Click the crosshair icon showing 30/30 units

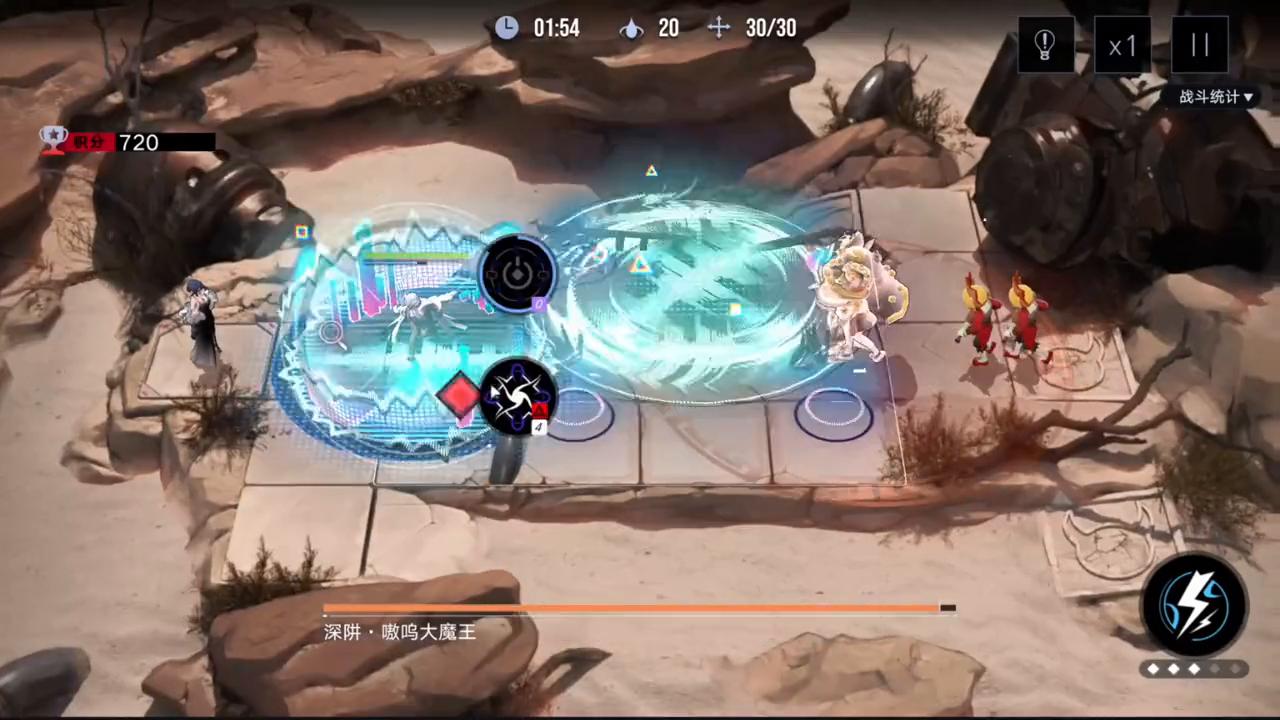[x=719, y=28]
